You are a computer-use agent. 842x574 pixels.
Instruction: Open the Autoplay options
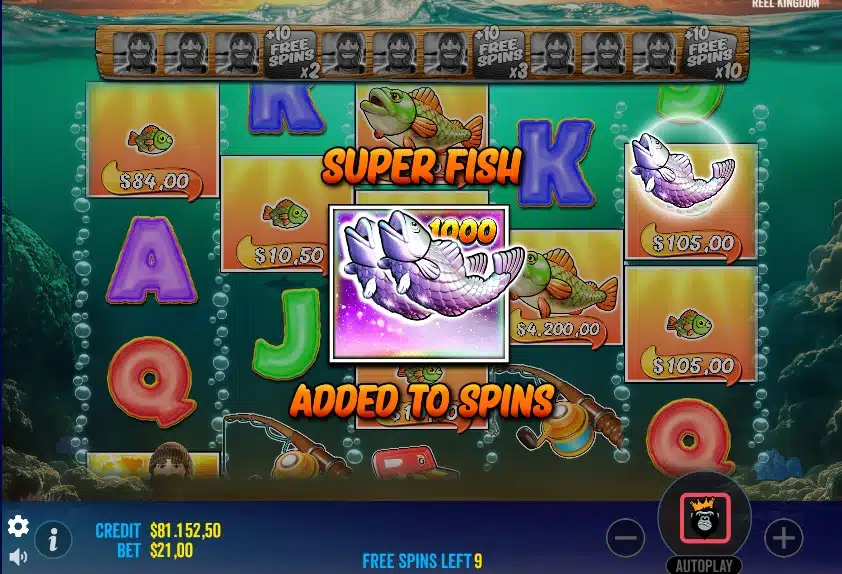(x=705, y=565)
